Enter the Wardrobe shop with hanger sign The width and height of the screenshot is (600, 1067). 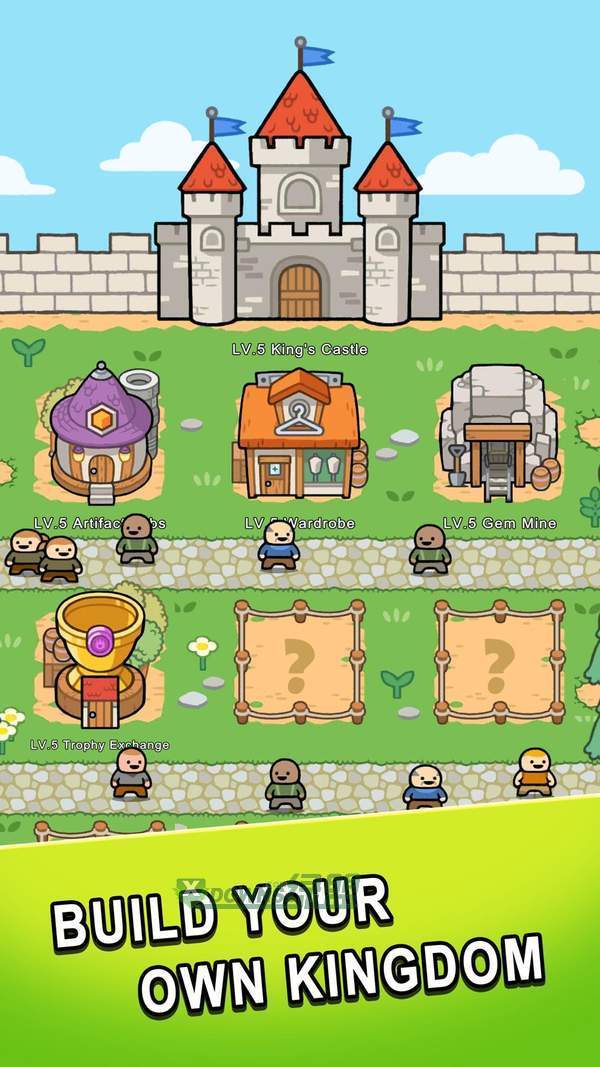[298, 434]
